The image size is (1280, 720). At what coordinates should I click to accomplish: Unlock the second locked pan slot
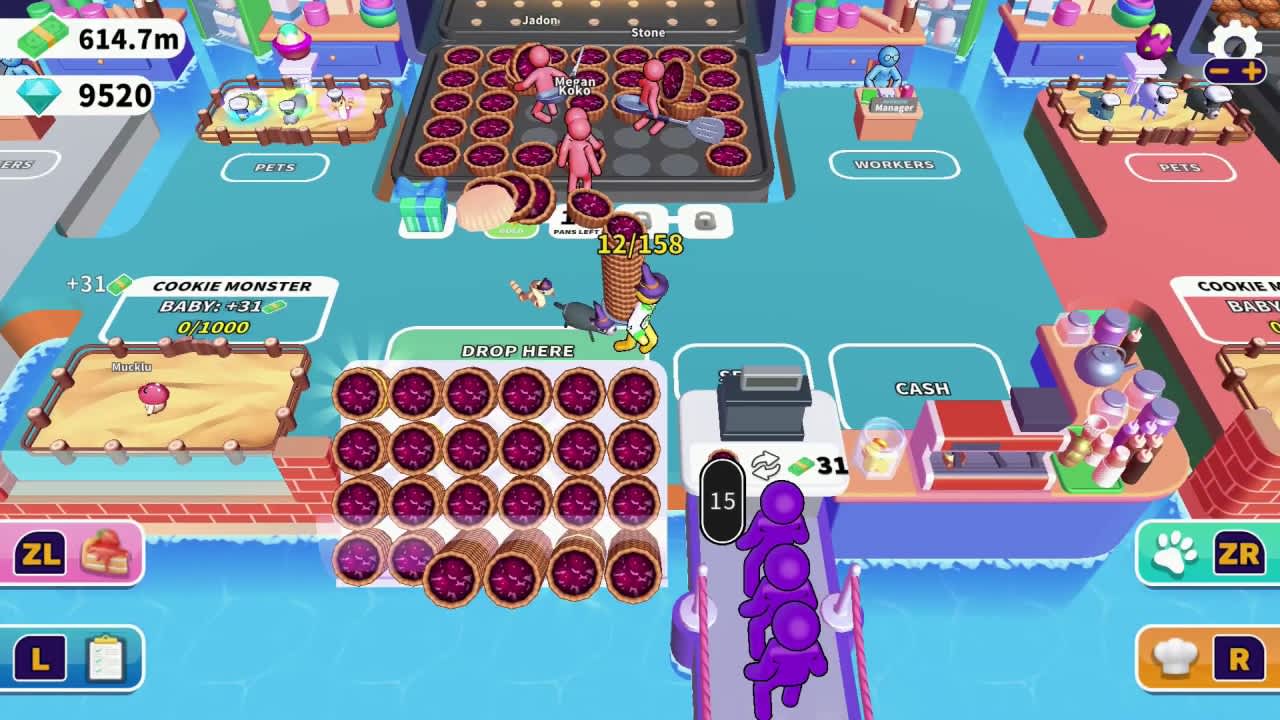pyautogui.click(x=704, y=219)
